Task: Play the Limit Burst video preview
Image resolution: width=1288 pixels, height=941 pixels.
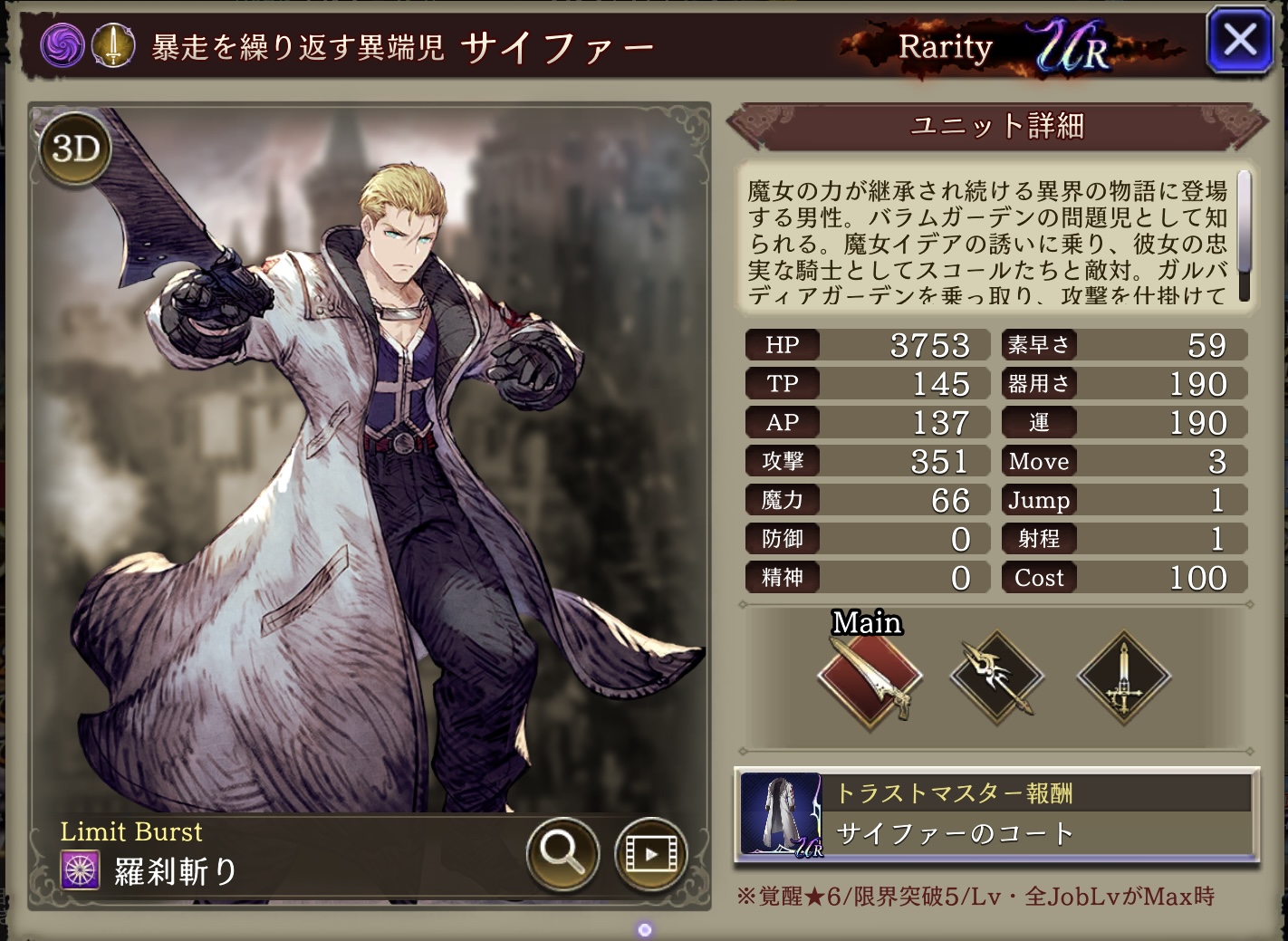Action: 649,852
